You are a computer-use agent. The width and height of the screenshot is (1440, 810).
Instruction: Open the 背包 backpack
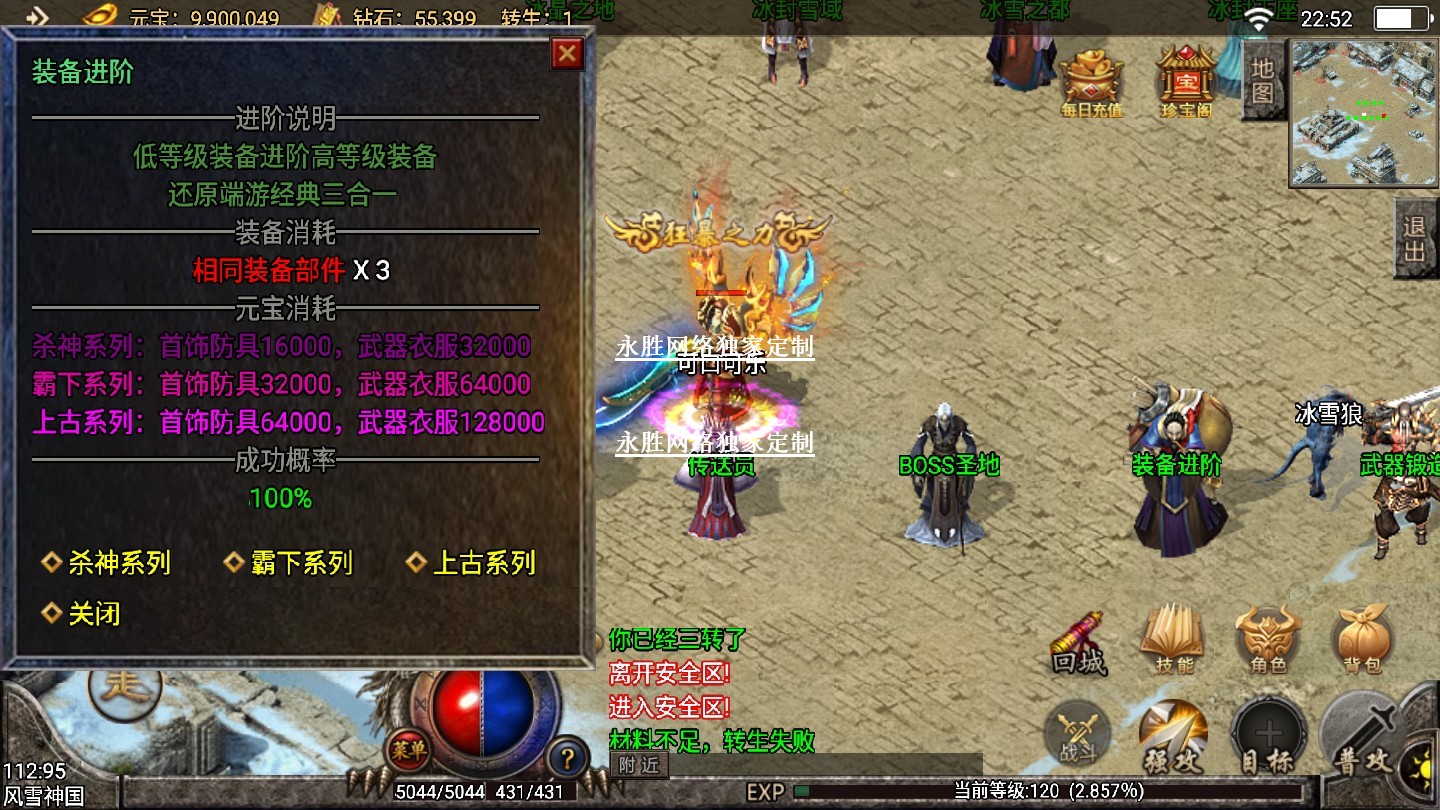1361,640
